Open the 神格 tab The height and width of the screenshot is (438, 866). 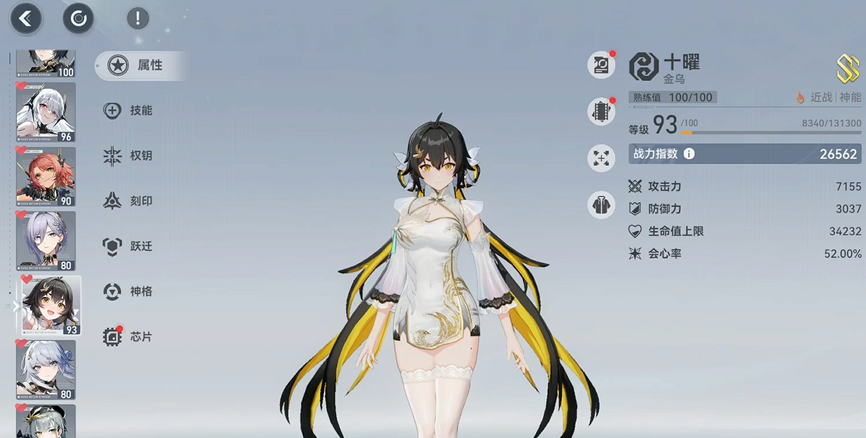click(x=129, y=291)
